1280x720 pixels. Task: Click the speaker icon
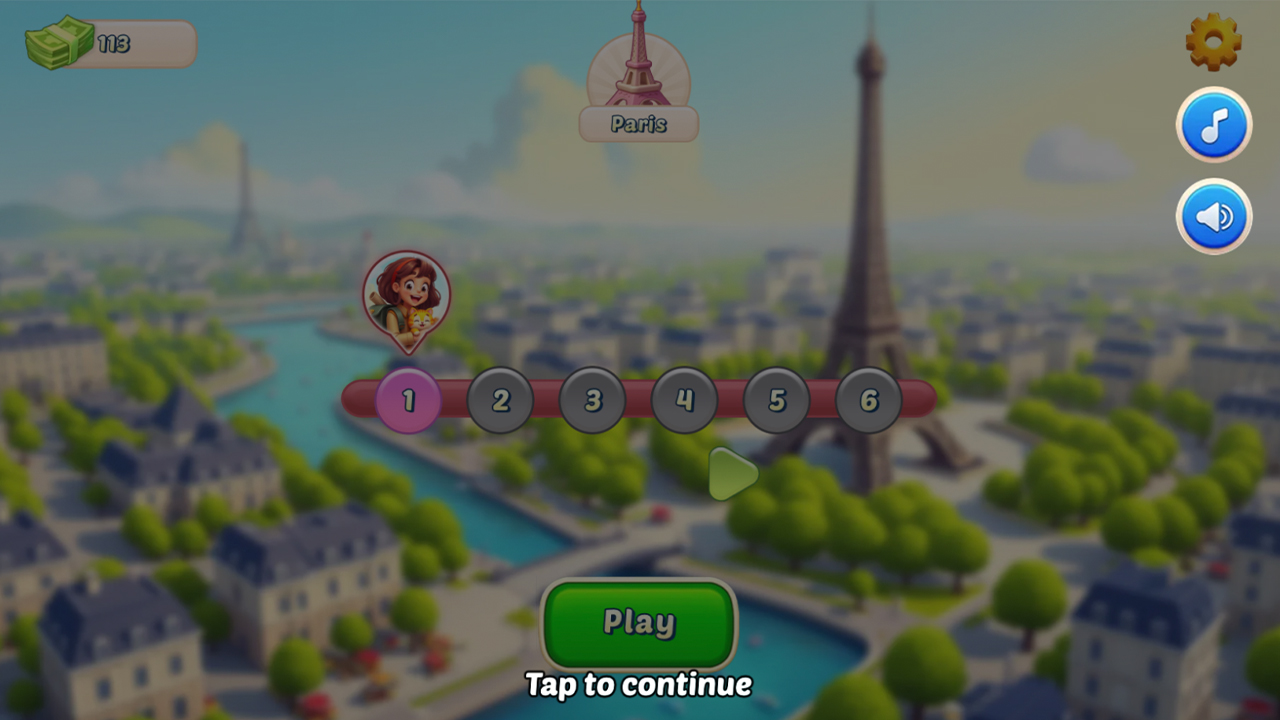pyautogui.click(x=1214, y=216)
